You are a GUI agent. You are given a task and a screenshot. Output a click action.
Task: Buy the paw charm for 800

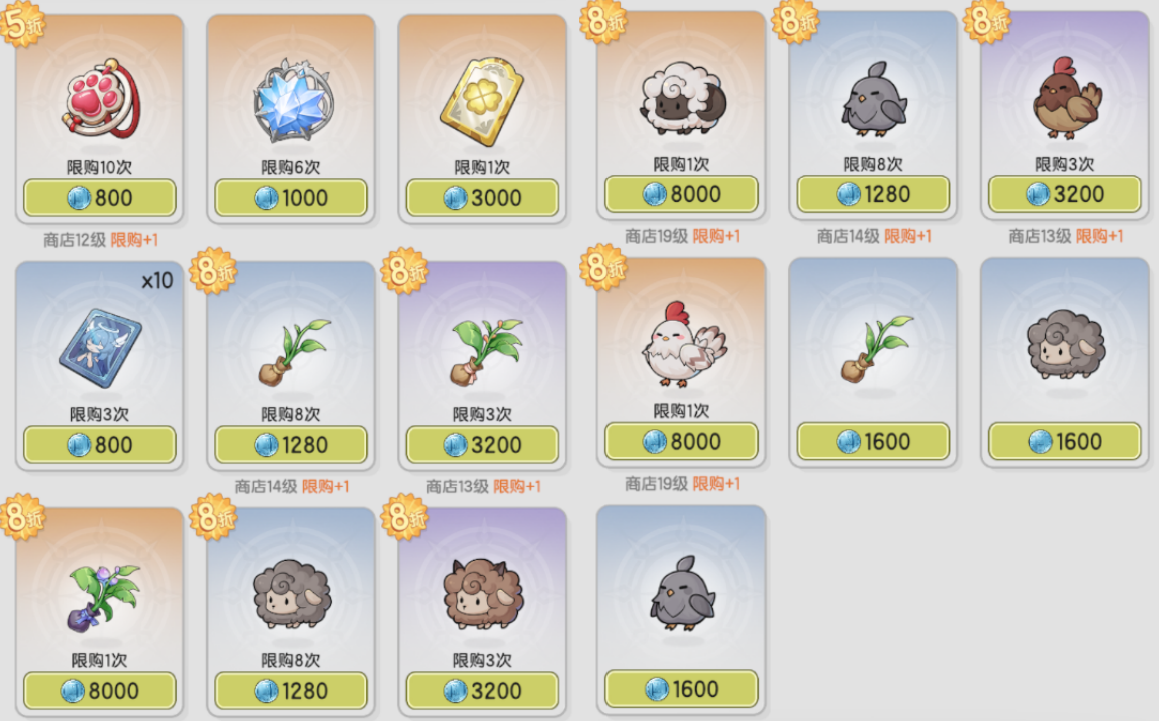click(x=100, y=198)
